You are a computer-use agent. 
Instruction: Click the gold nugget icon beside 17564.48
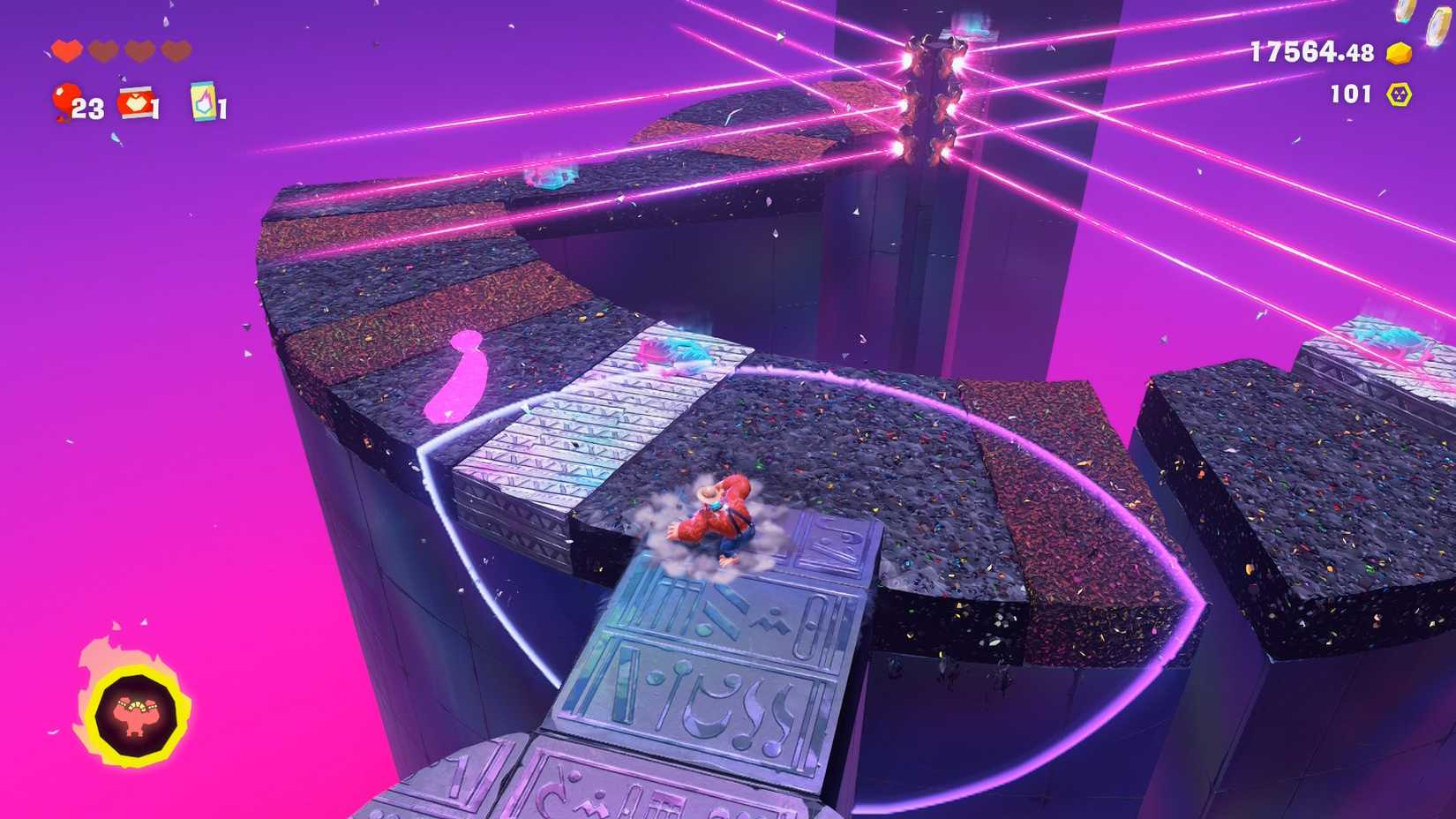click(x=1399, y=53)
